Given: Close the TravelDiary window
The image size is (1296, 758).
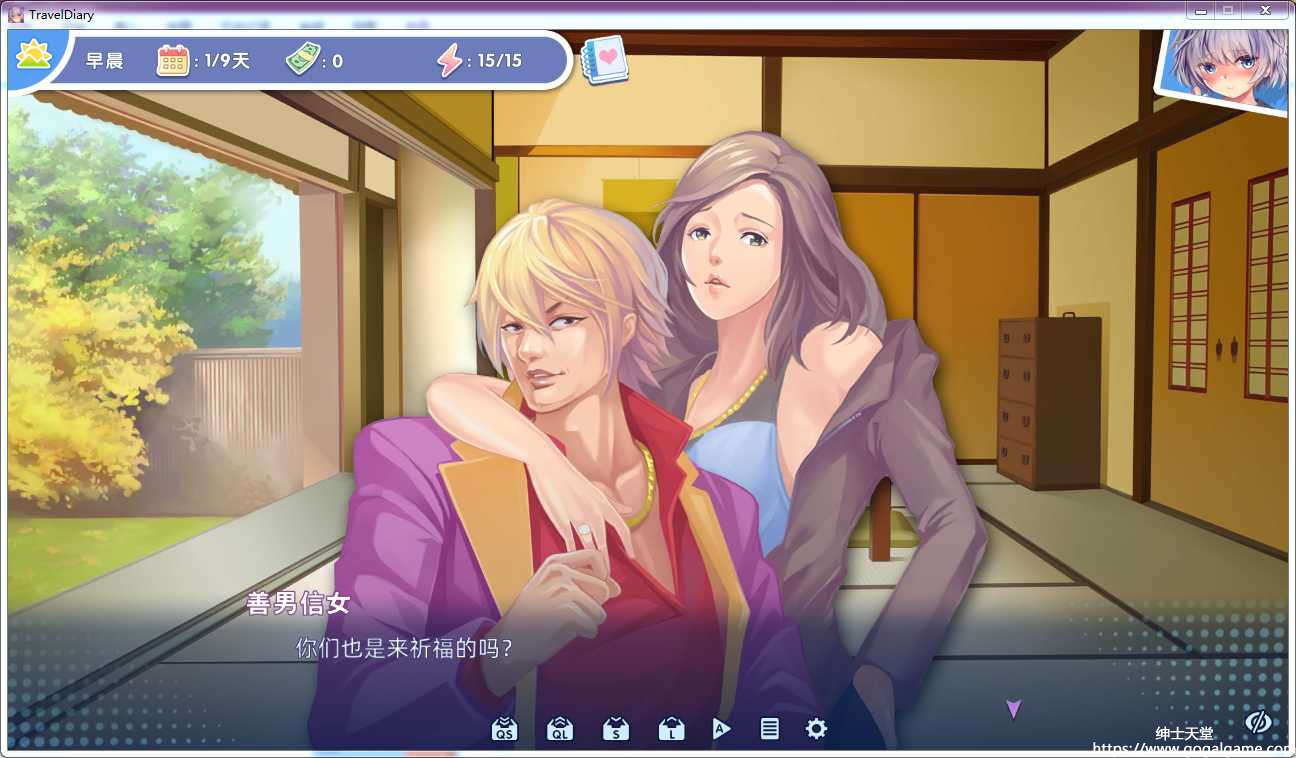Looking at the screenshot, I should 1266,10.
